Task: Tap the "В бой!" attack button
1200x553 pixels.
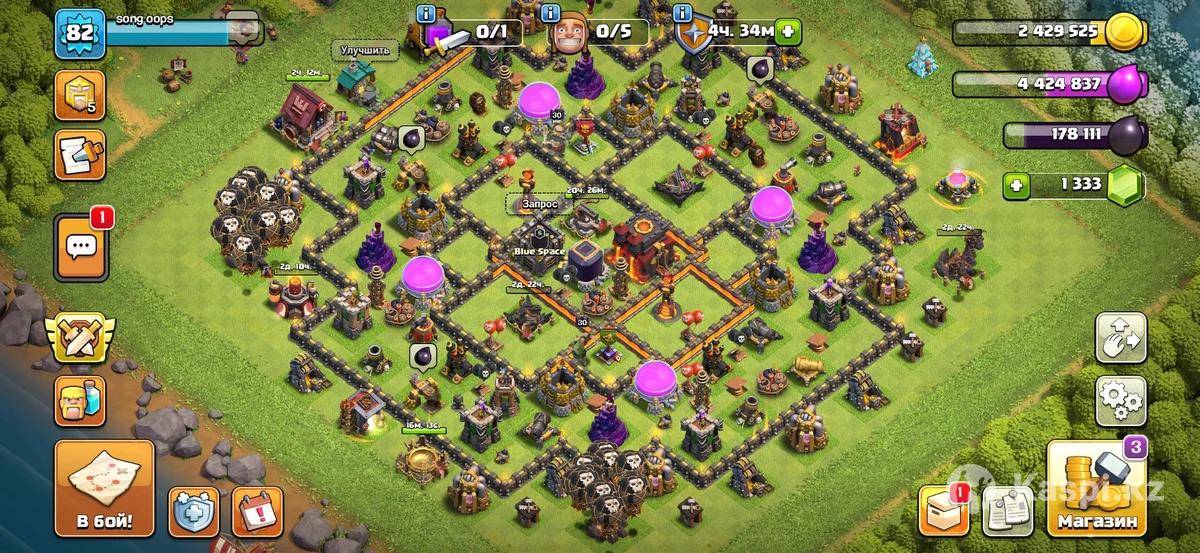Action: 104,488
